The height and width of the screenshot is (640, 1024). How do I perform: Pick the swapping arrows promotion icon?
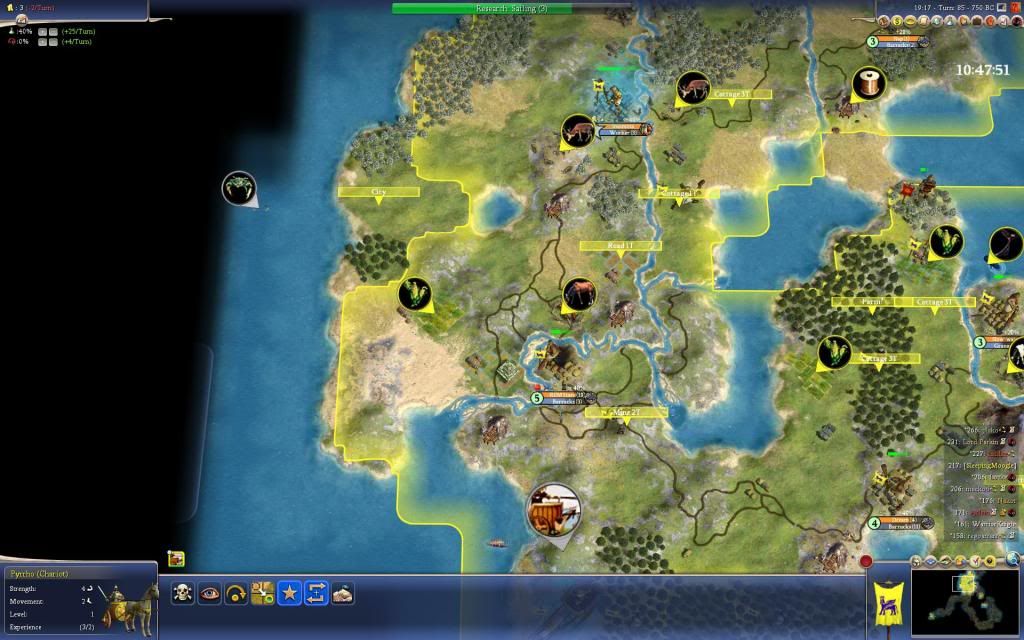[x=316, y=593]
